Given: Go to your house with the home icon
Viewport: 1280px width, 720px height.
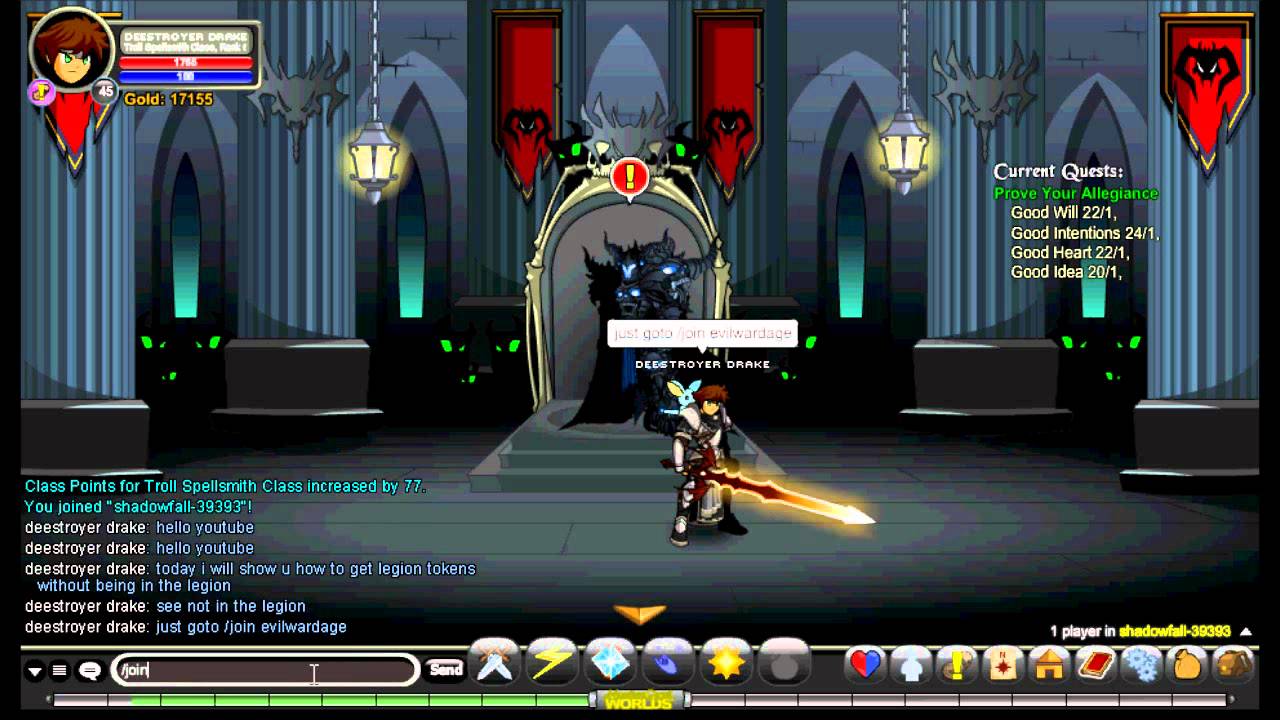Looking at the screenshot, I should click(1049, 664).
